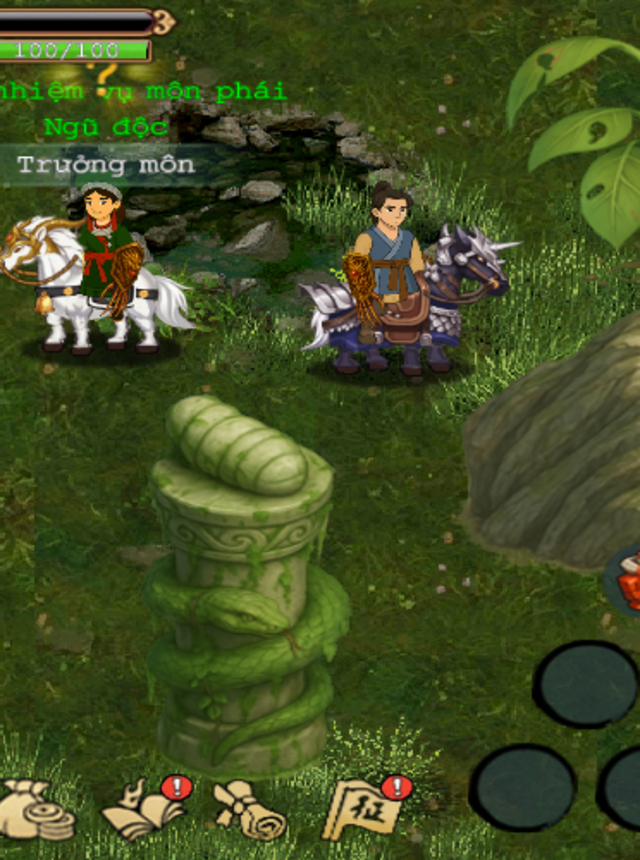
Task: Tap the flag icon with red alert
Action: [x=365, y=808]
